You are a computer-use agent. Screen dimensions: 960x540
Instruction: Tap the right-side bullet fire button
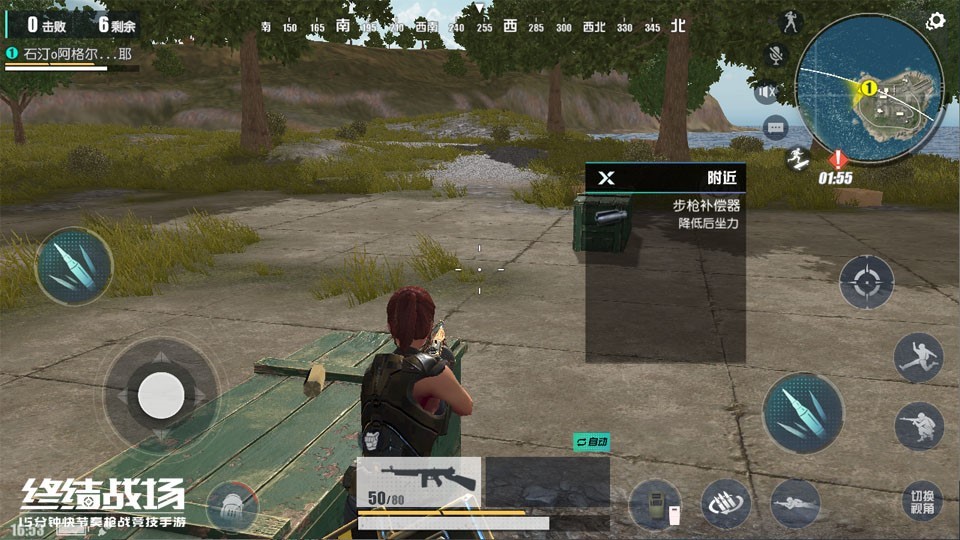tap(803, 411)
